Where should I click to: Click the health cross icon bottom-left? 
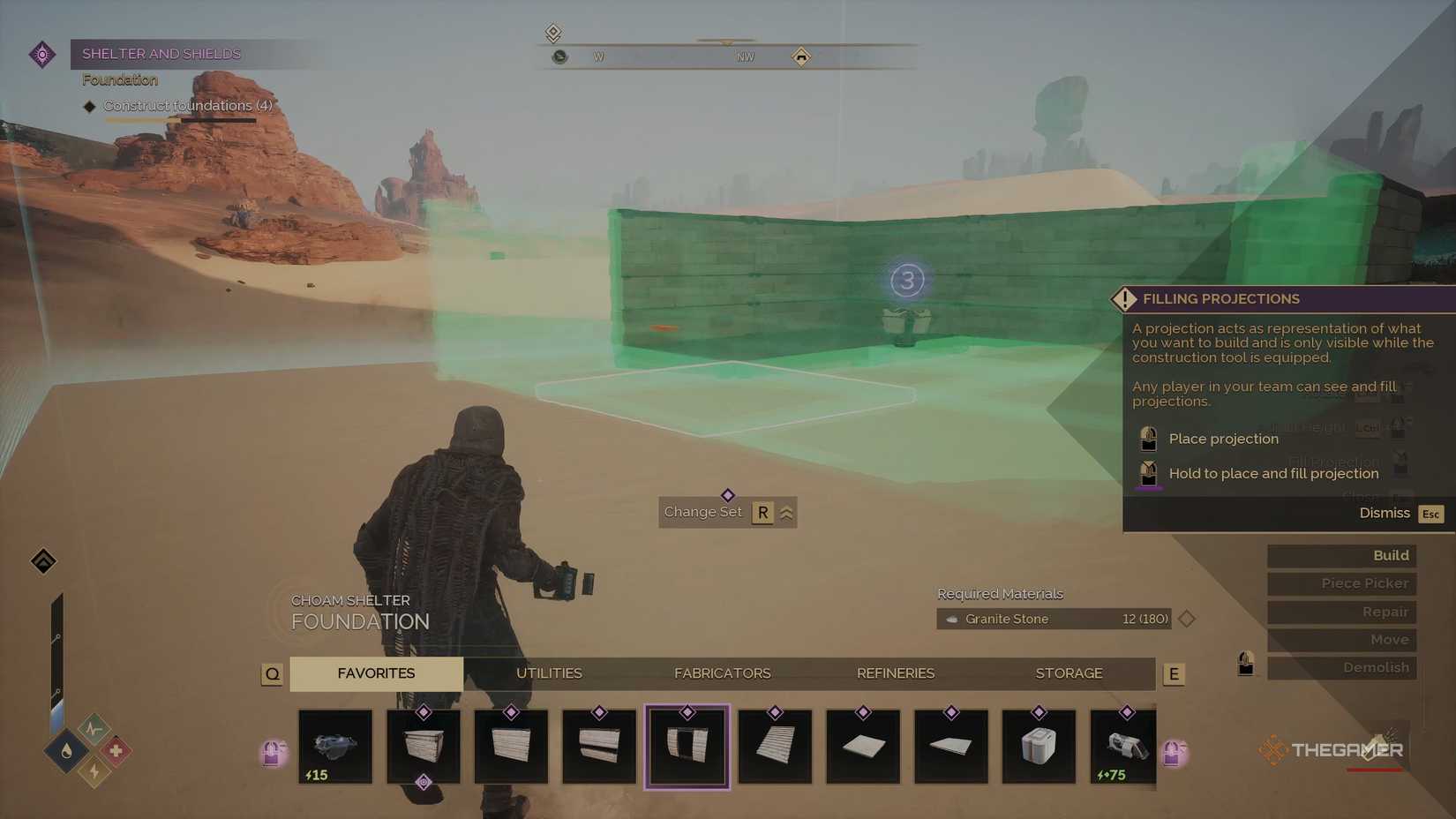coord(117,749)
